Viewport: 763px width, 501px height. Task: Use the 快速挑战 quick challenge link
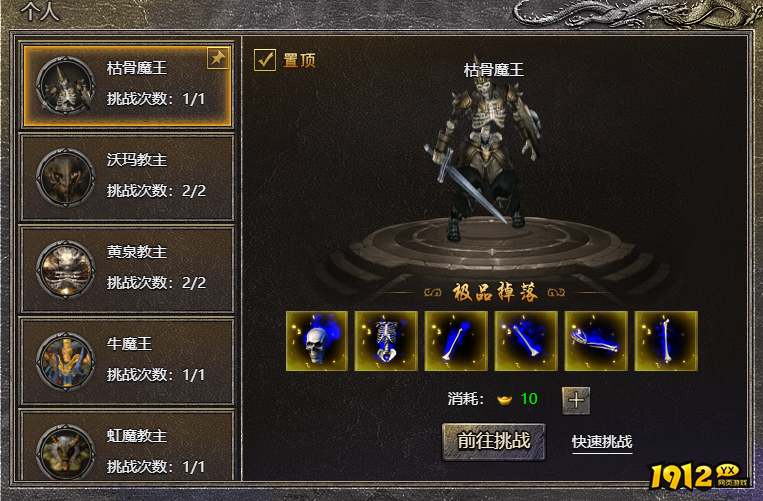tap(602, 442)
